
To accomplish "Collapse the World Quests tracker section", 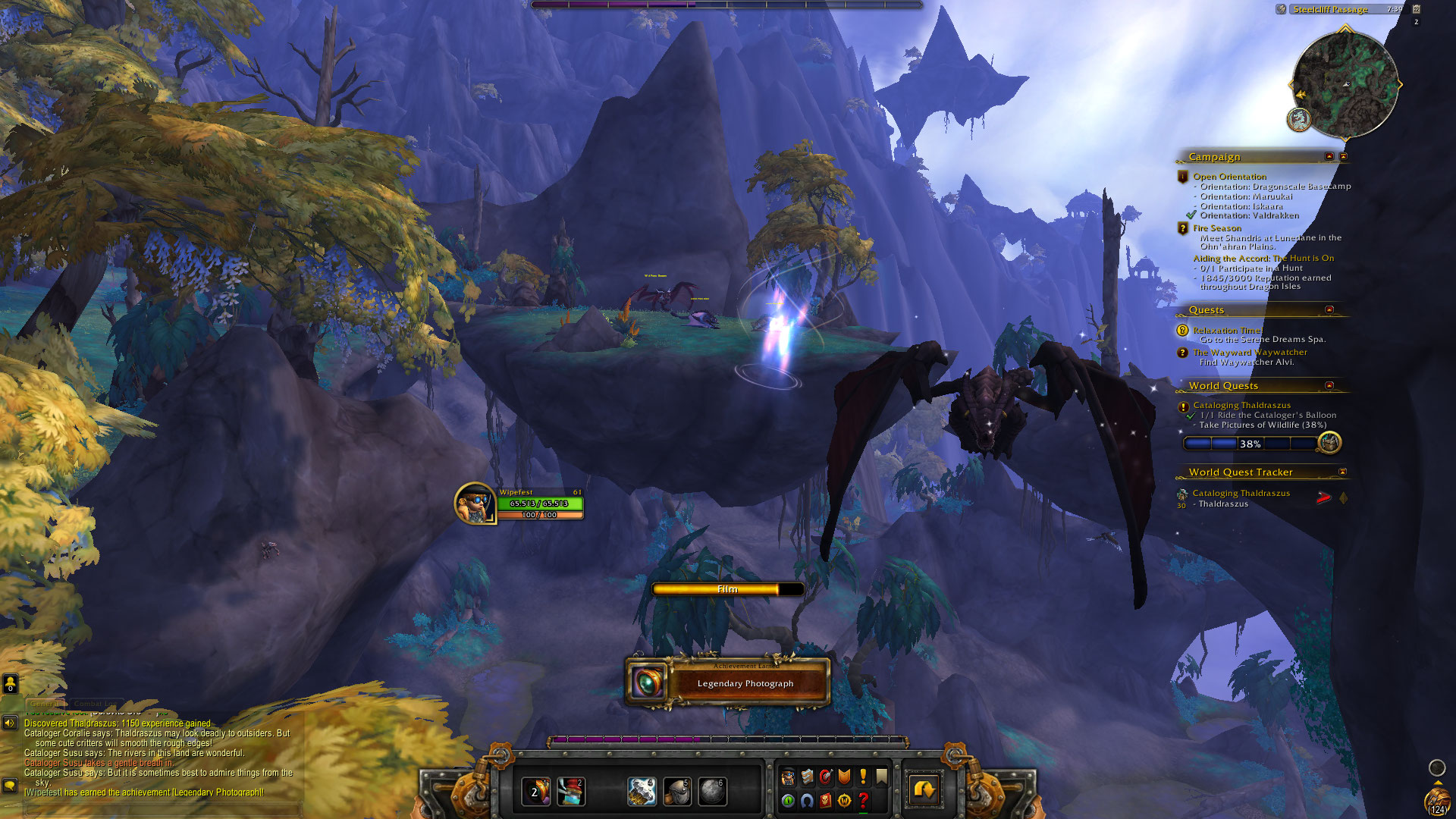I will (1329, 386).
